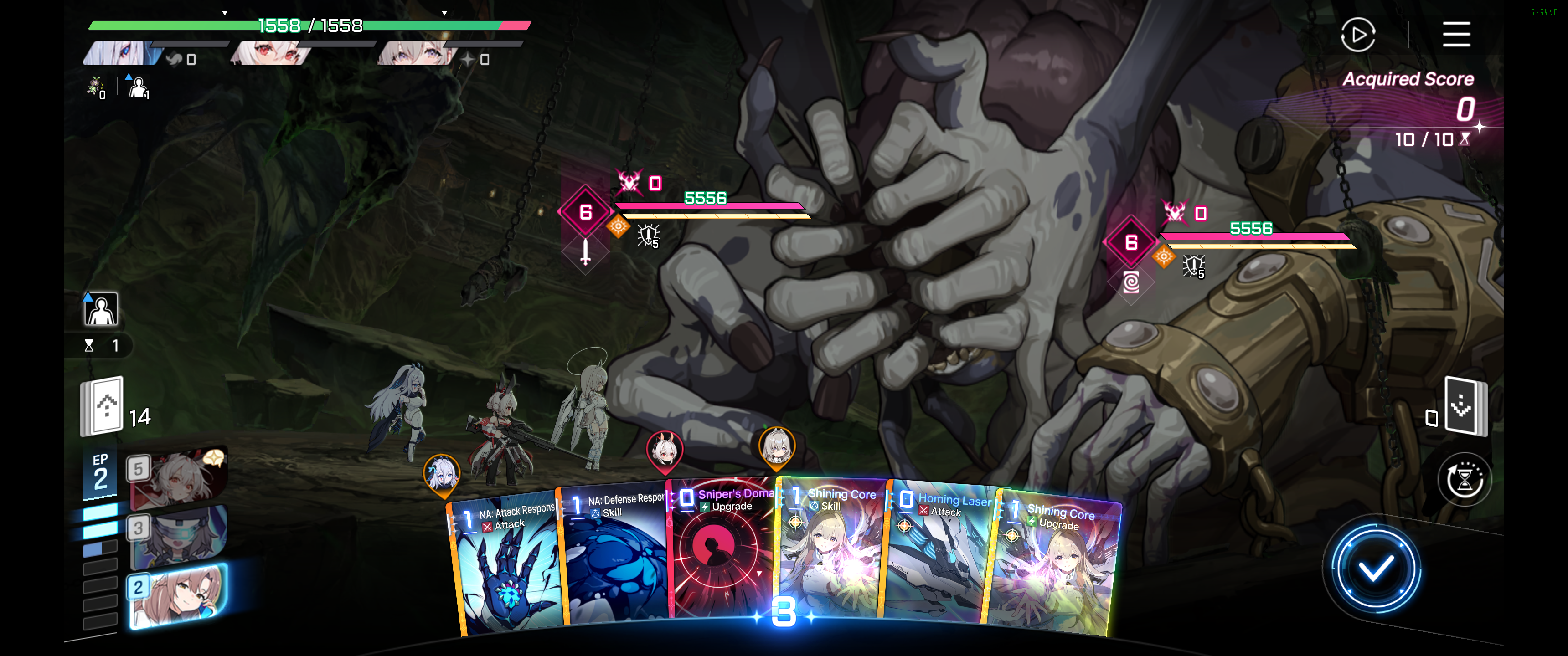Play the NA: Attack Response card
Screen dimensions: 1568x656
(x=508, y=566)
